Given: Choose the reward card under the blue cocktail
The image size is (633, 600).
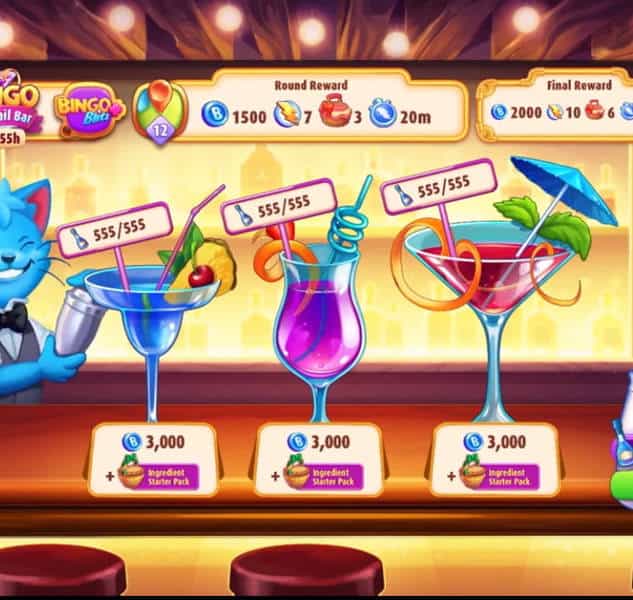Looking at the screenshot, I should pos(153,459).
